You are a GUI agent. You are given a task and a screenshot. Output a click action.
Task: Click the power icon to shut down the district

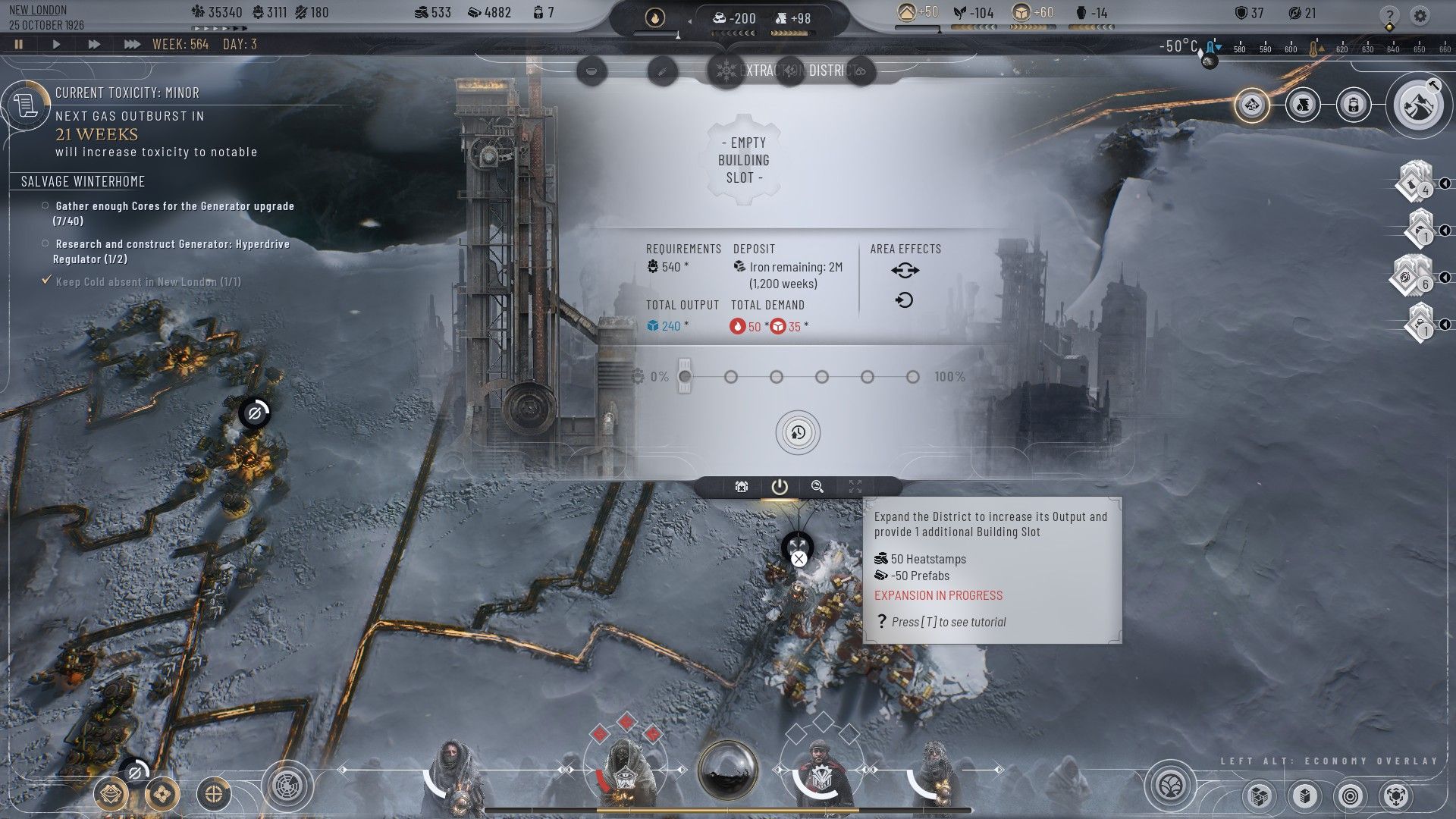coord(780,487)
